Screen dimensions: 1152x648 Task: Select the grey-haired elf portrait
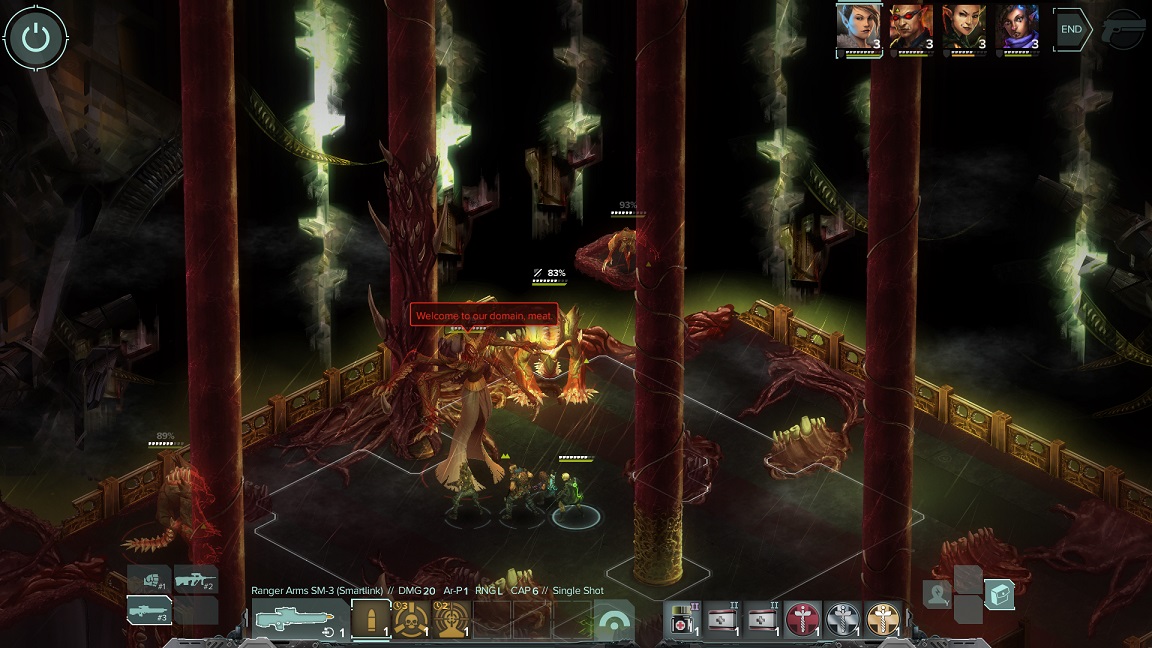858,28
